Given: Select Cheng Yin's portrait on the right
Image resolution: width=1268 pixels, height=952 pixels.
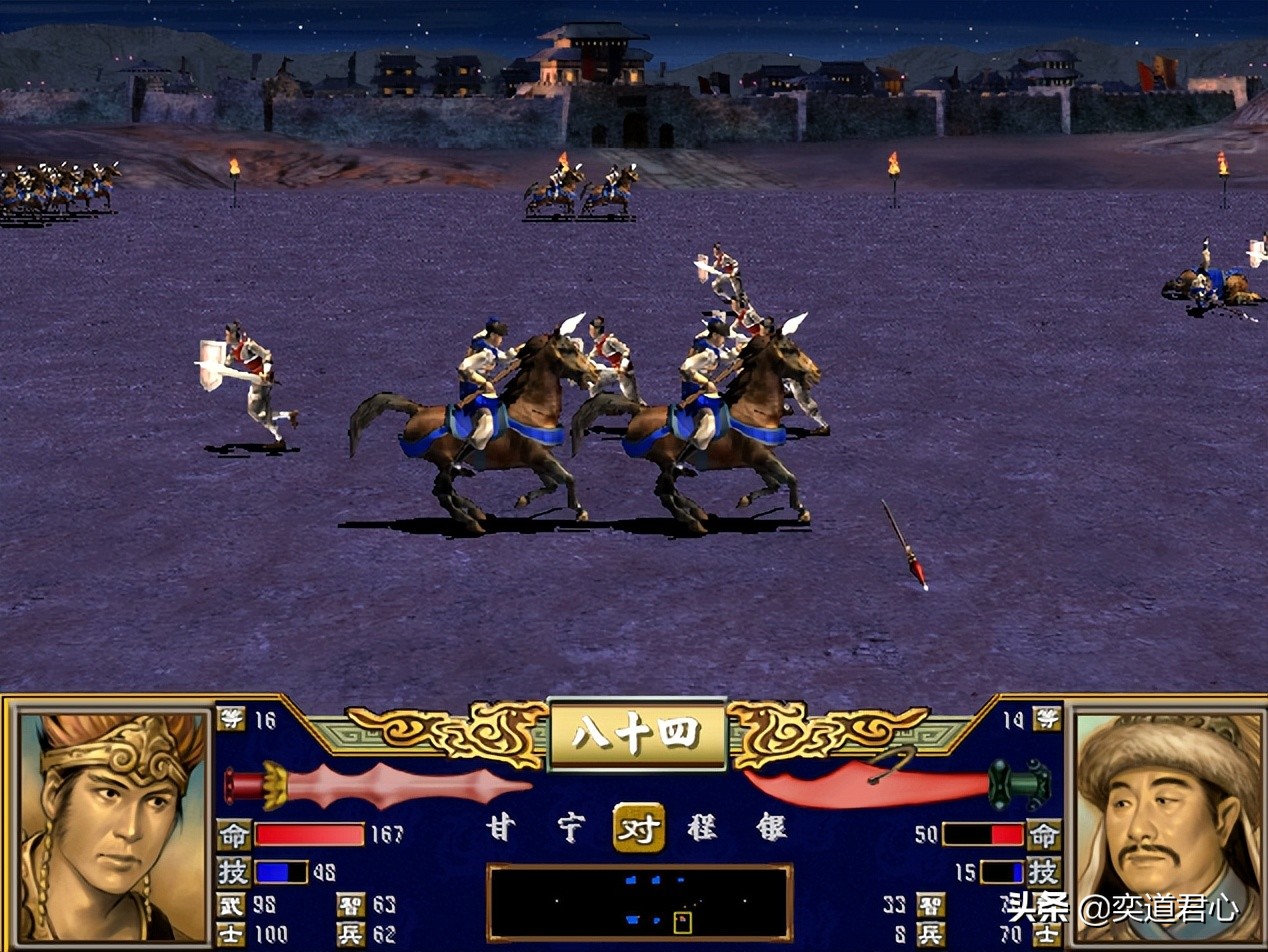Looking at the screenshot, I should coord(1168,826).
